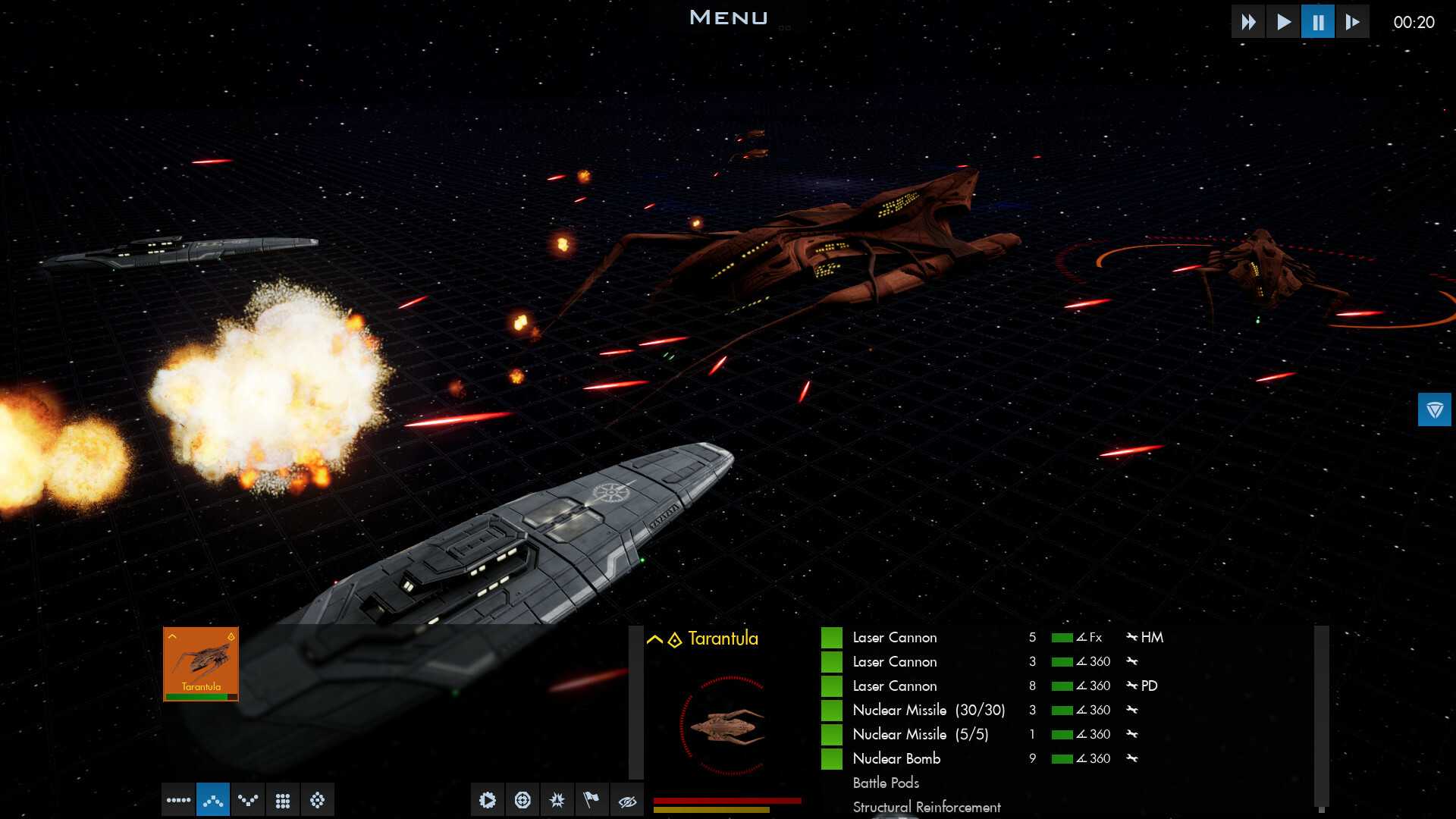Open the 360 arc selector for Nuclear Bomb
The height and width of the screenshot is (819, 1456).
(x=1092, y=758)
